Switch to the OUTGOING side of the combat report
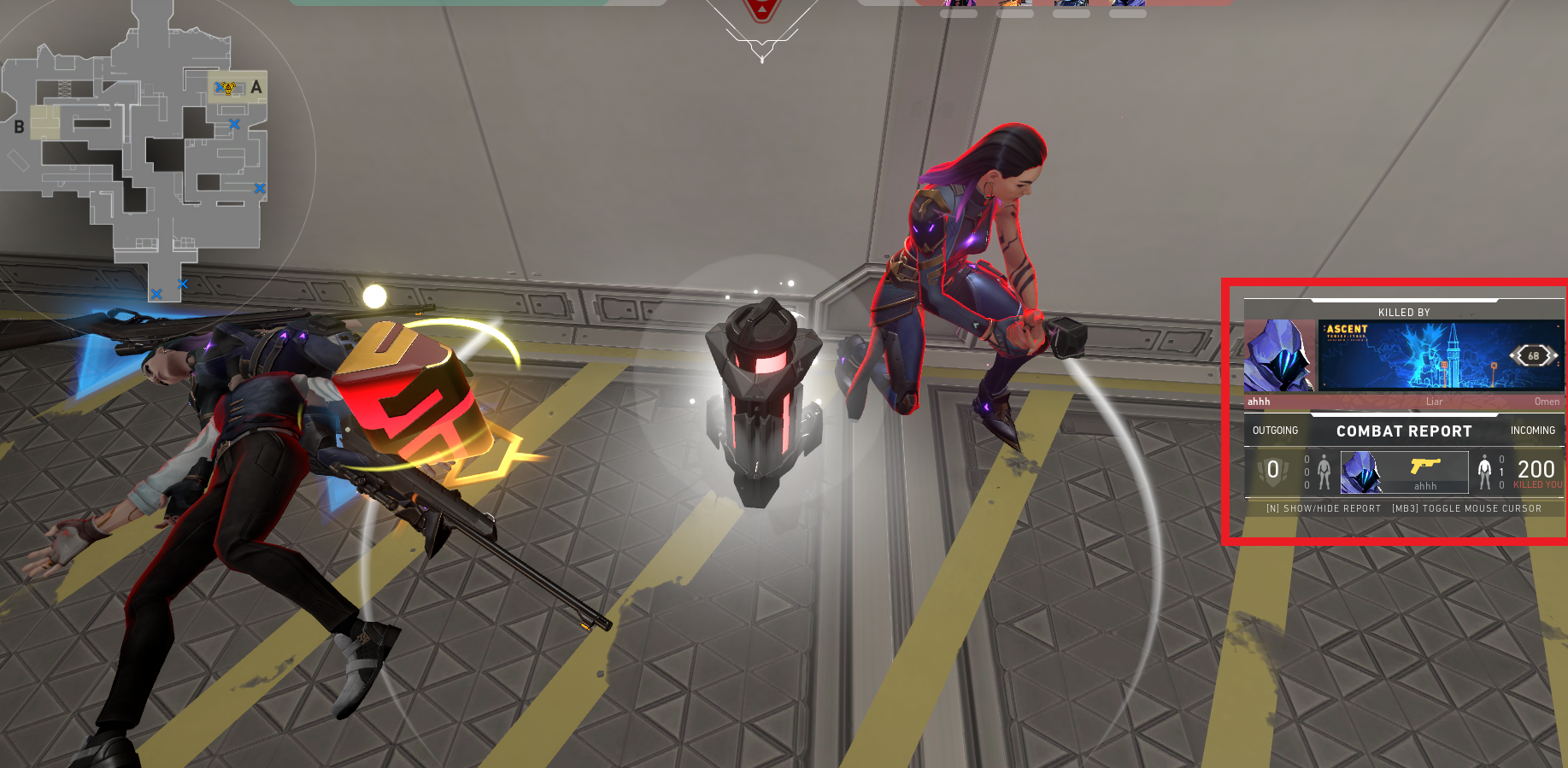 [x=1276, y=429]
